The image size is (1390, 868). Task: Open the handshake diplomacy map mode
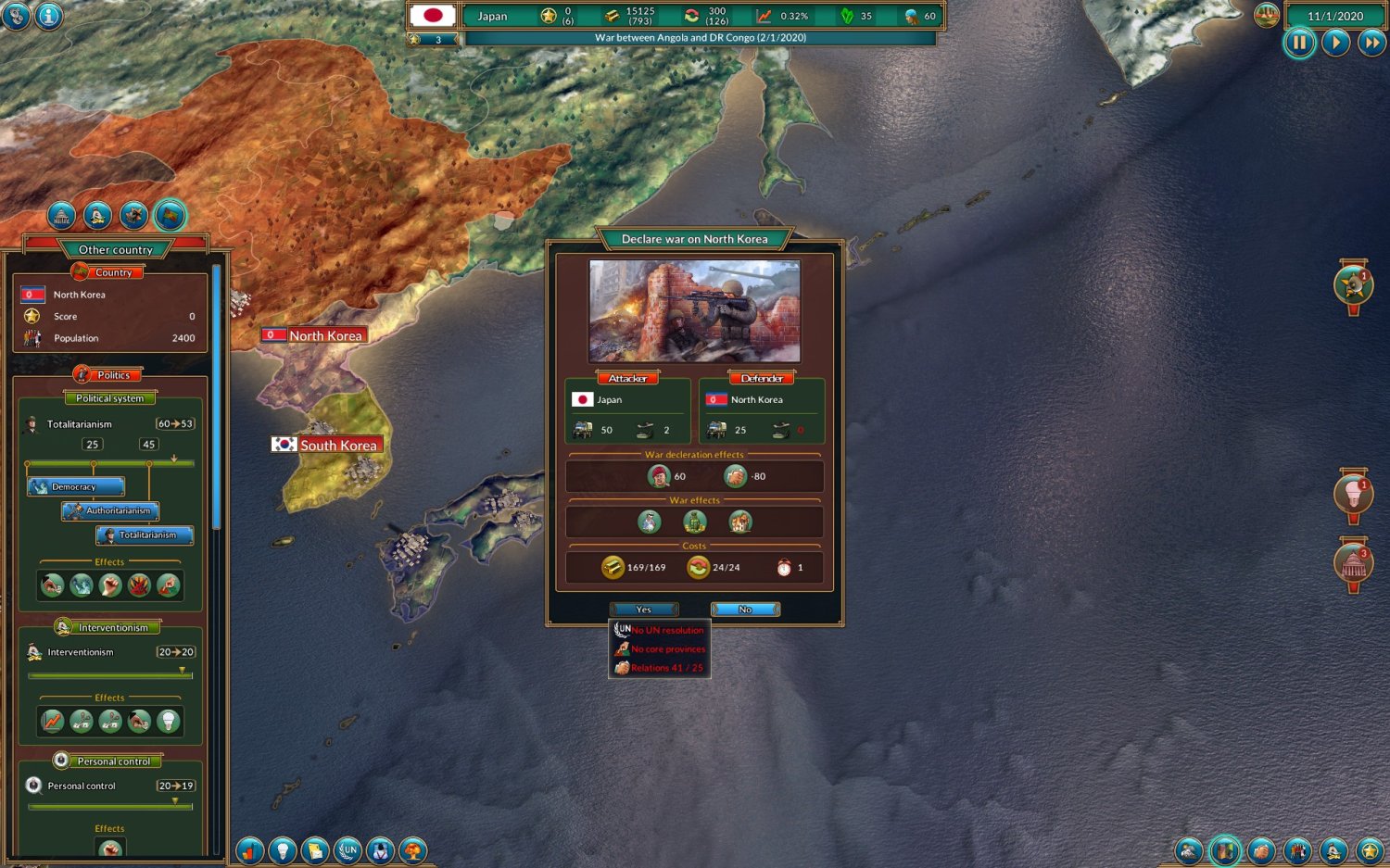(1260, 849)
